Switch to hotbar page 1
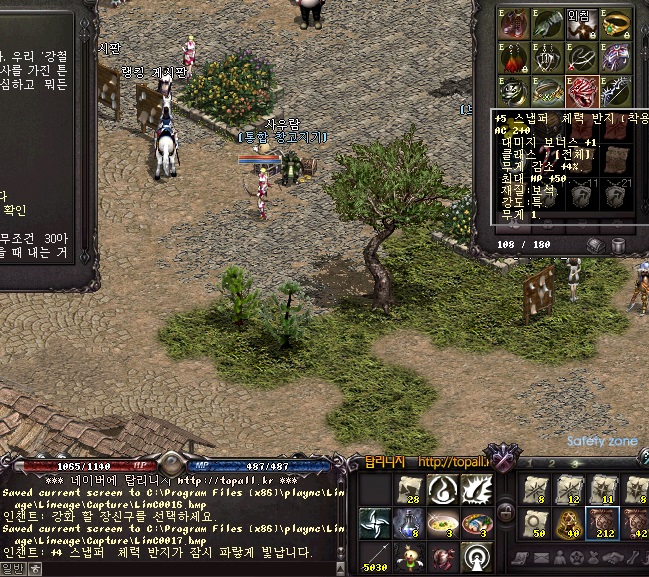Viewport: 649px width, 577px height. click(x=531, y=465)
